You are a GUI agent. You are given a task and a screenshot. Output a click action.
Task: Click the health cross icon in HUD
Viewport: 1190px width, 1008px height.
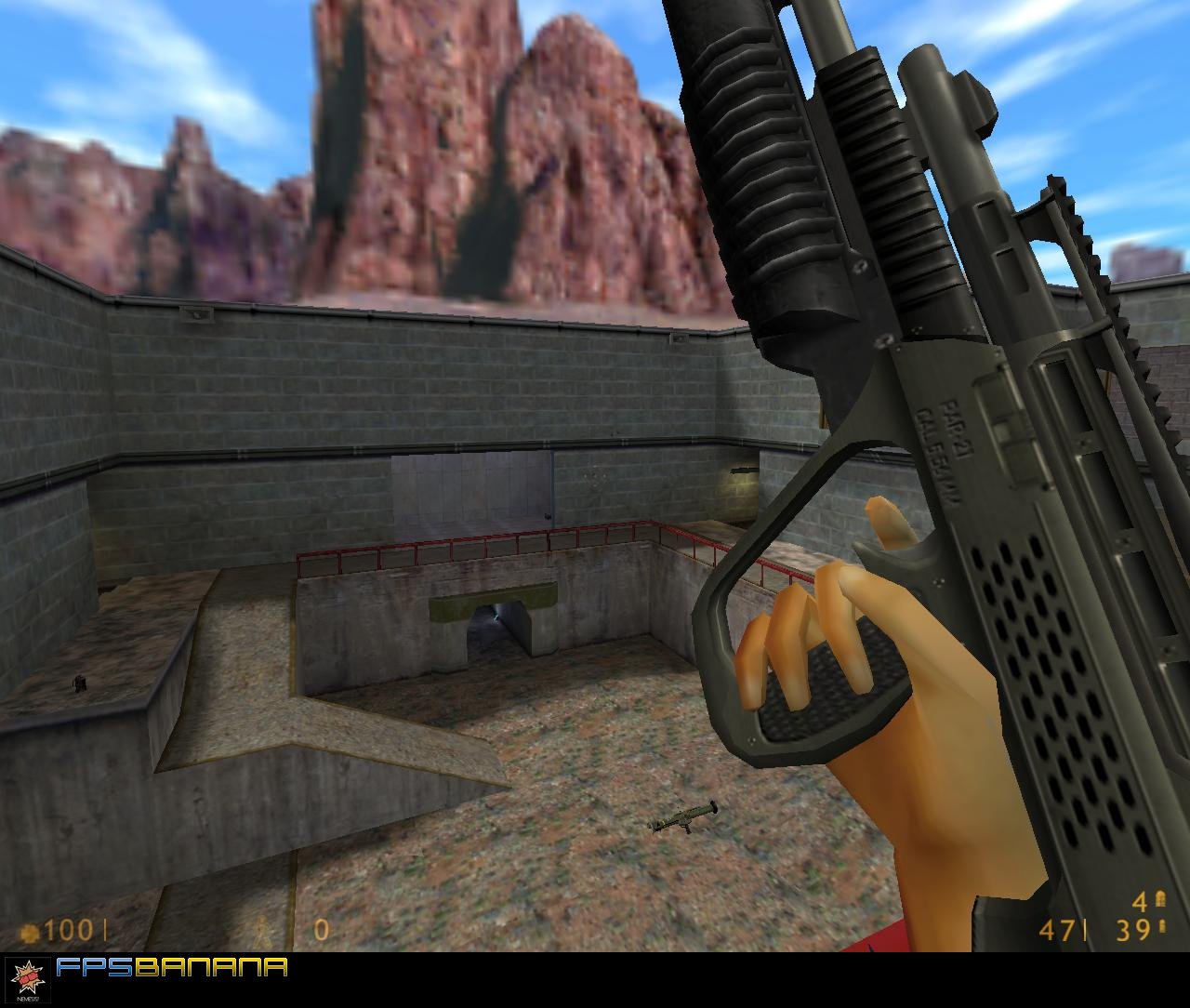pyautogui.click(x=28, y=931)
